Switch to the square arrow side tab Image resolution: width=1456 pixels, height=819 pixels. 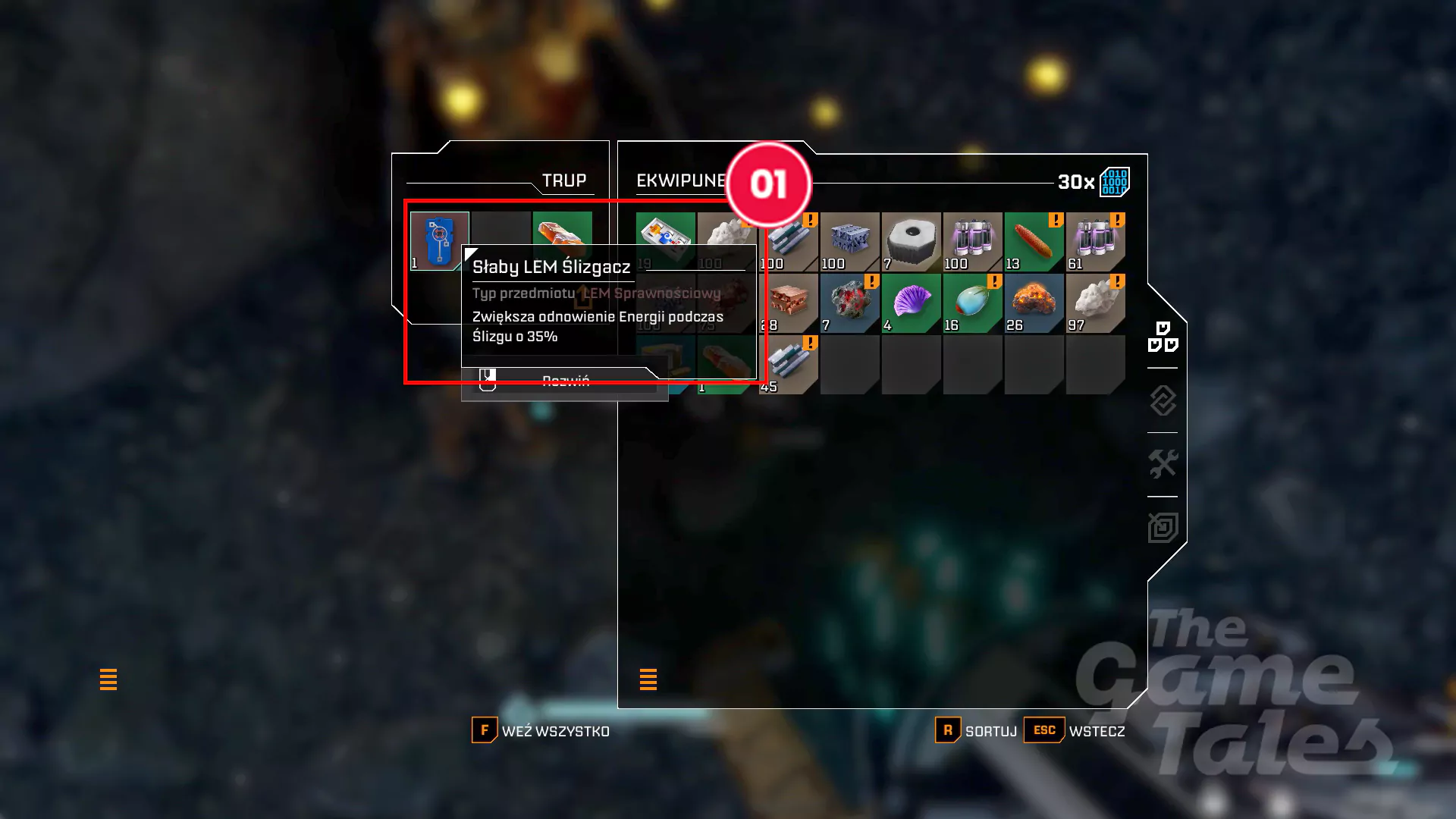pyautogui.click(x=1163, y=528)
